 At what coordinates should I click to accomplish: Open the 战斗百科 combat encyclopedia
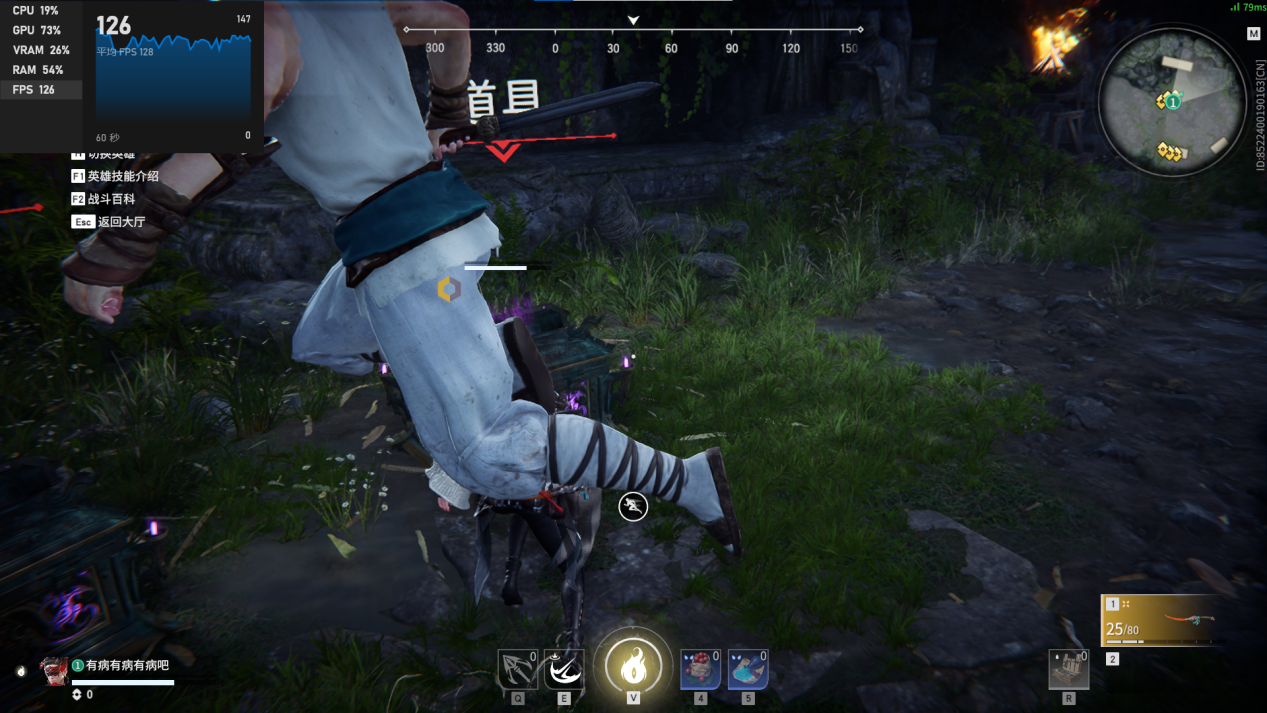[110, 199]
